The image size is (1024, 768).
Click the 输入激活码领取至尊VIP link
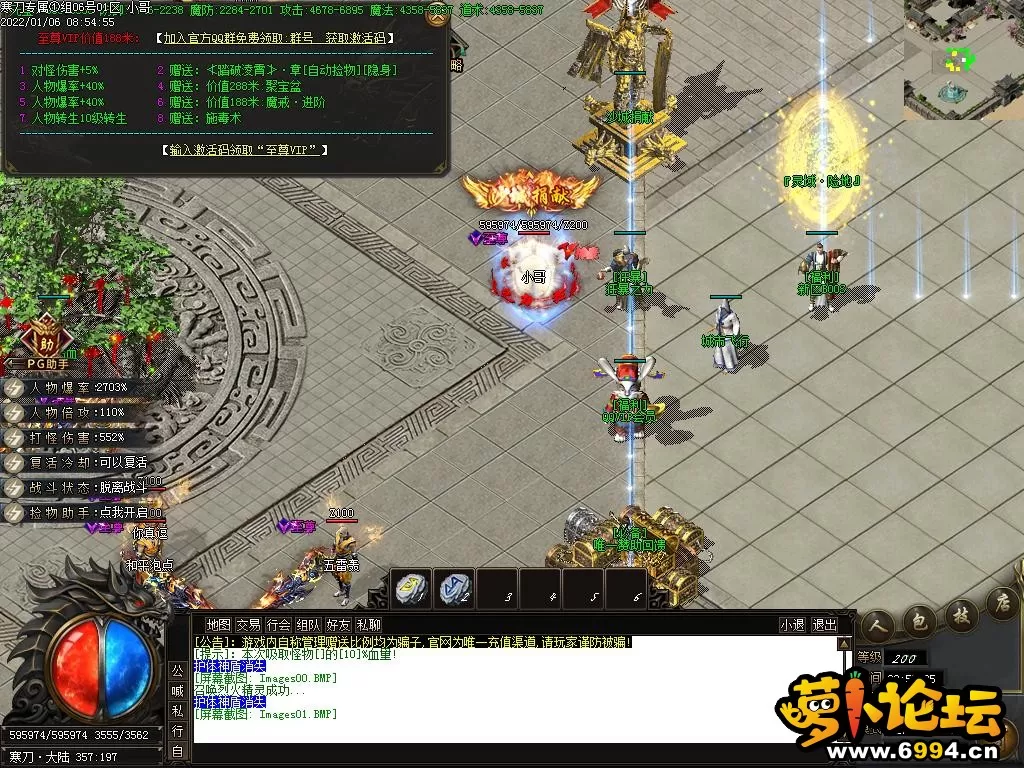click(244, 150)
